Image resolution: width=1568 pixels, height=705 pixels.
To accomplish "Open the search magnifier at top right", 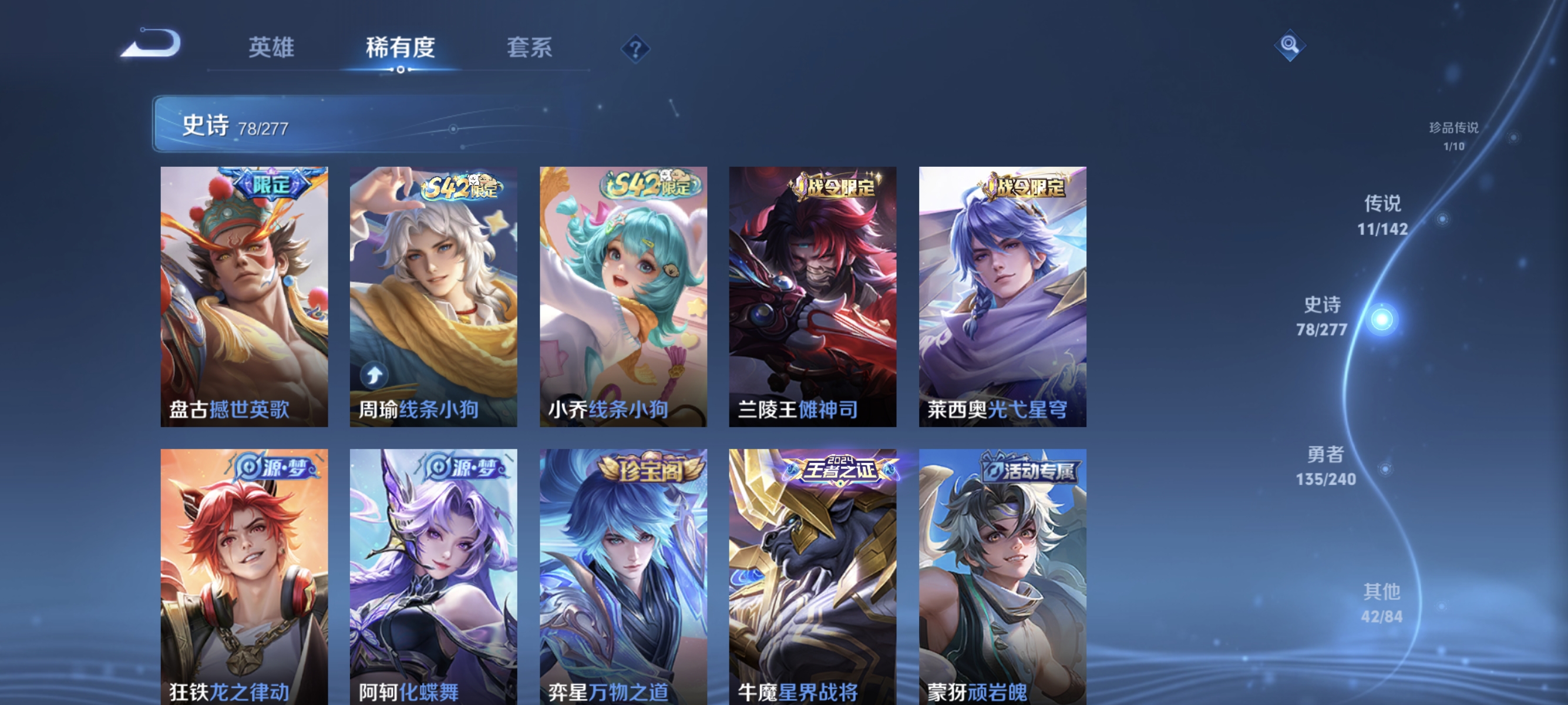I will click(1290, 46).
